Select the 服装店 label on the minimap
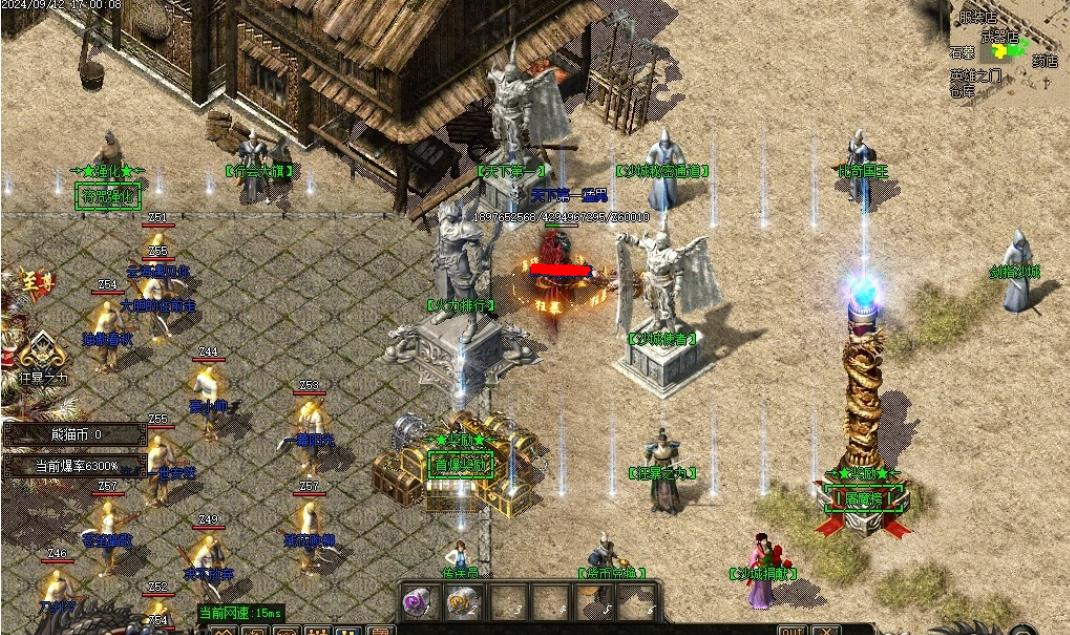1070x635 pixels. pos(978,16)
